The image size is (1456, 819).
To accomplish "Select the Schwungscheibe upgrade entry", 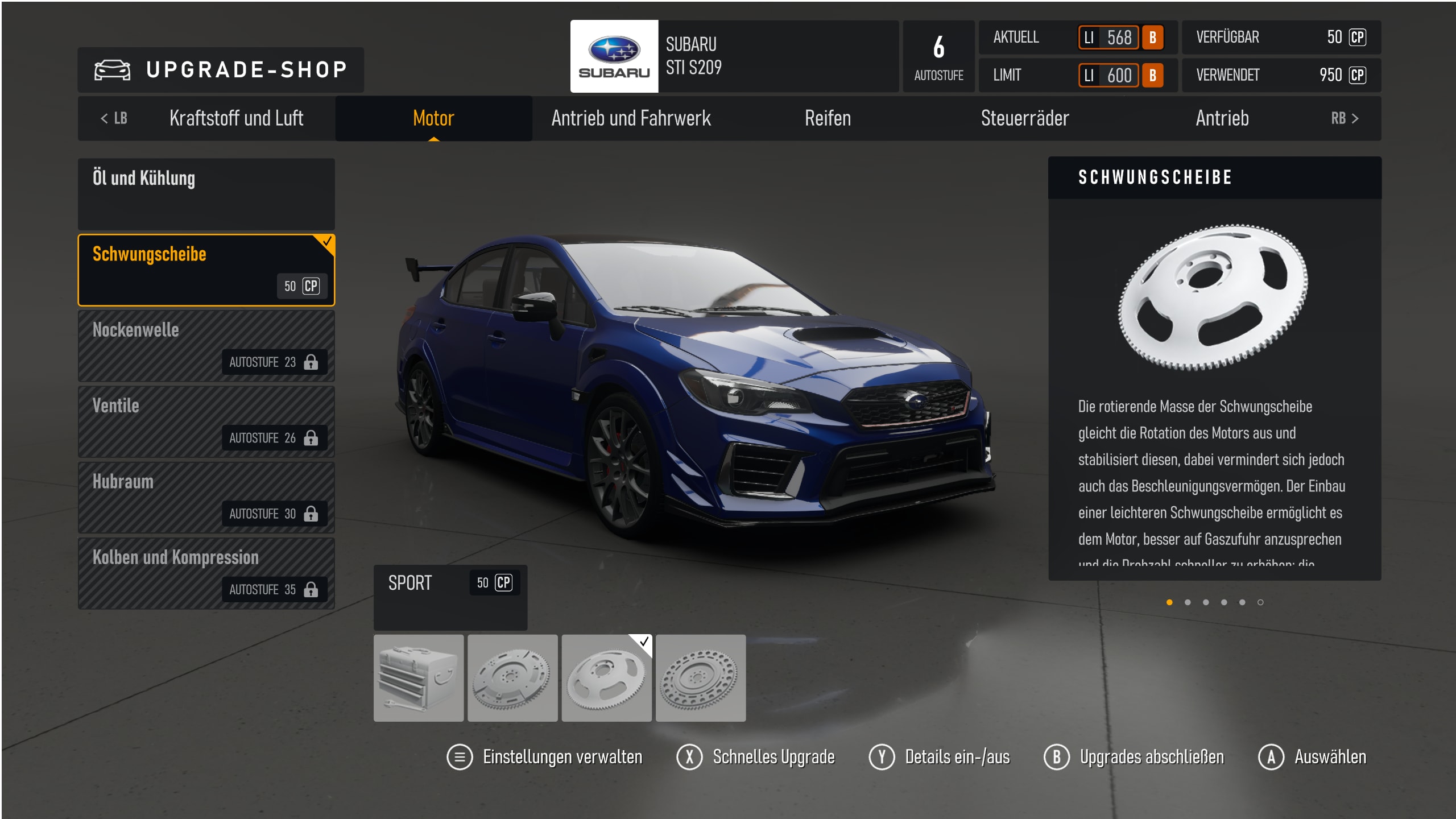I will pos(206,270).
